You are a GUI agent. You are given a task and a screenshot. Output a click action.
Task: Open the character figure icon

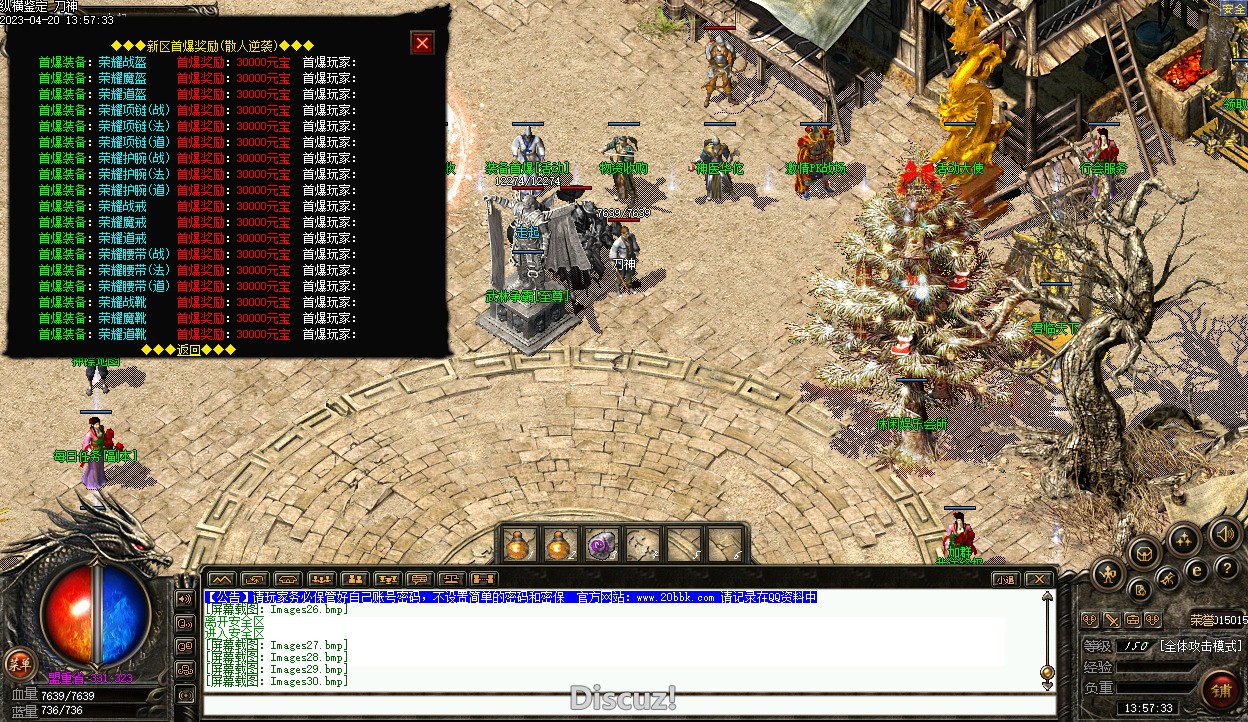[1109, 573]
